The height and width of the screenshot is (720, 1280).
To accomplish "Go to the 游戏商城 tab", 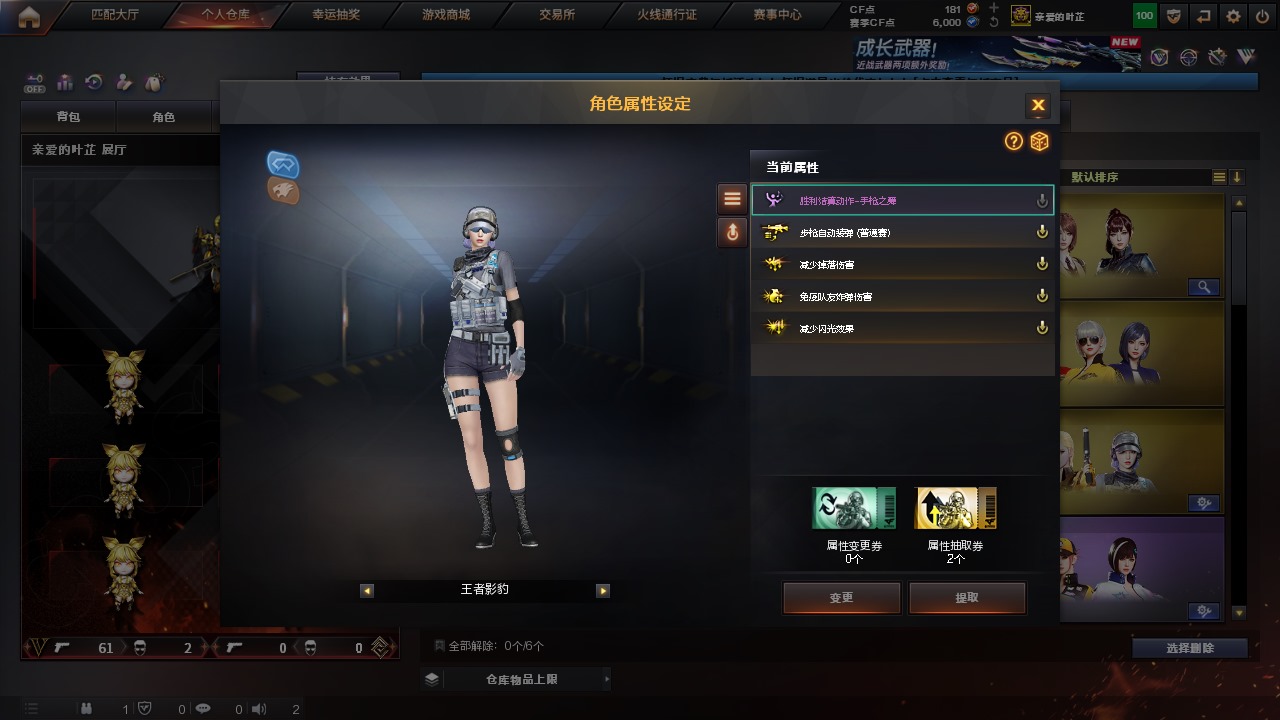I will (445, 15).
